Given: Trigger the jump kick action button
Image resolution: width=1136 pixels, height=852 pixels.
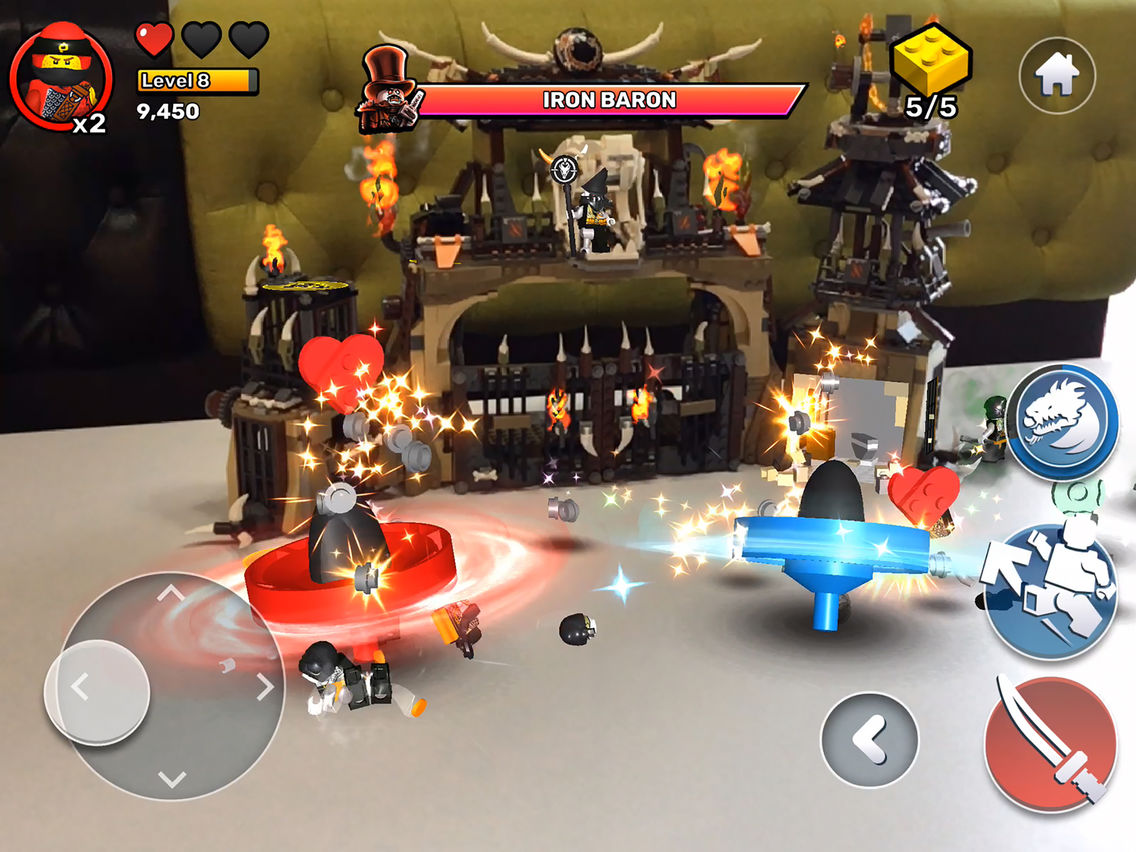Looking at the screenshot, I should click(x=1050, y=592).
